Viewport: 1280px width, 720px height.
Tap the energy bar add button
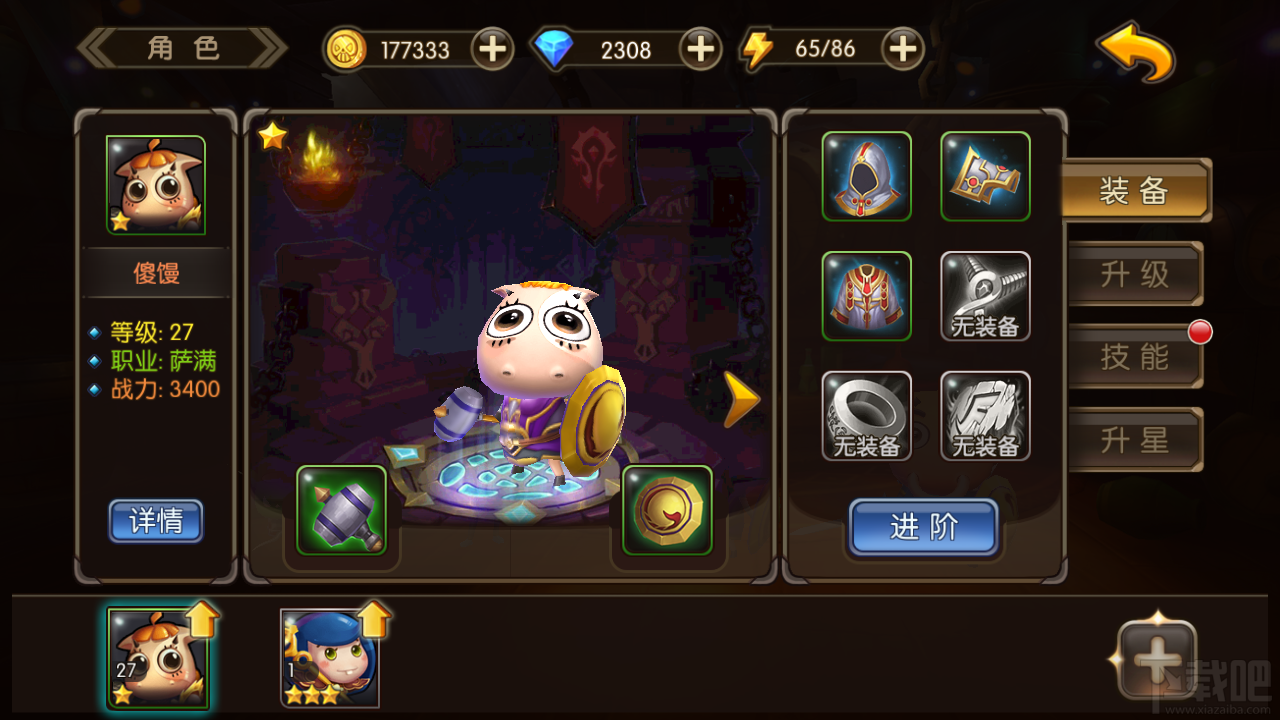pos(902,48)
